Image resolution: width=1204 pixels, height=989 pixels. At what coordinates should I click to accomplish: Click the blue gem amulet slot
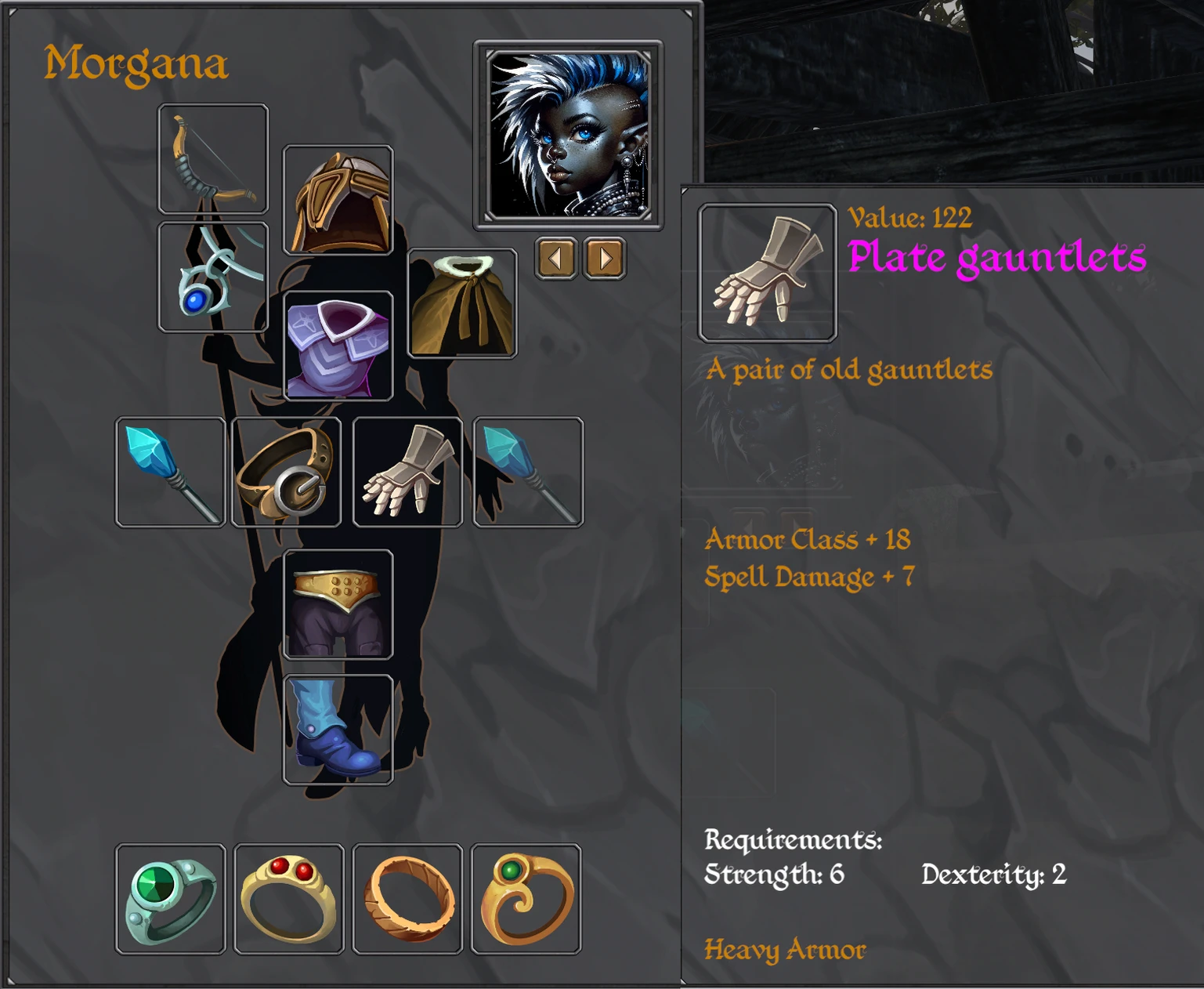point(213,277)
